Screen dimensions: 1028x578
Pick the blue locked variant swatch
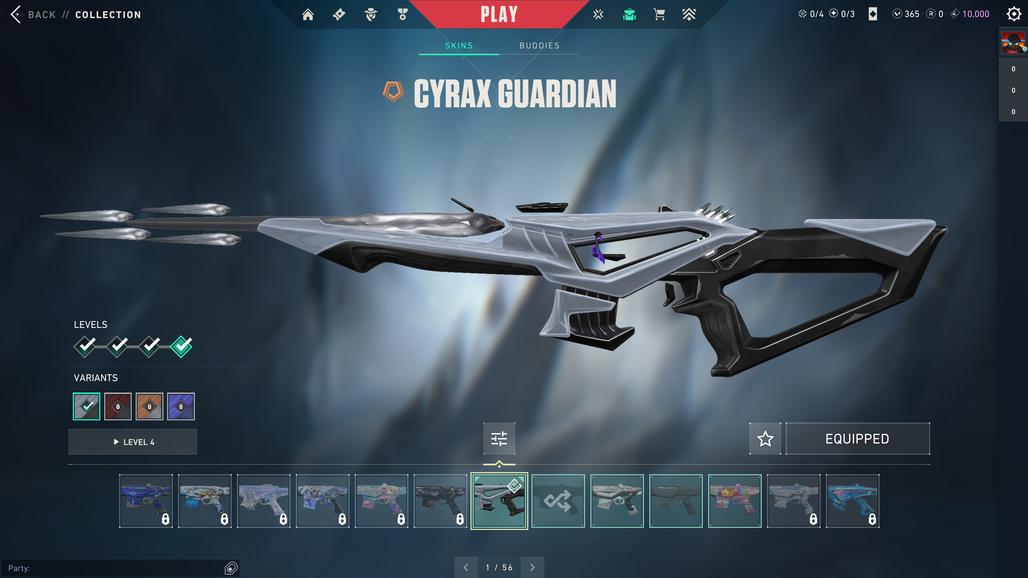[x=181, y=407]
